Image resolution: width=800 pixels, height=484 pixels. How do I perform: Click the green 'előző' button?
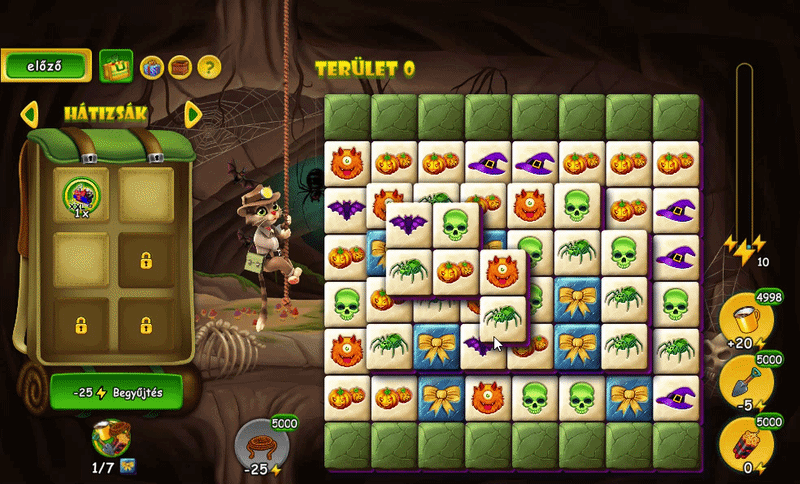click(46, 66)
